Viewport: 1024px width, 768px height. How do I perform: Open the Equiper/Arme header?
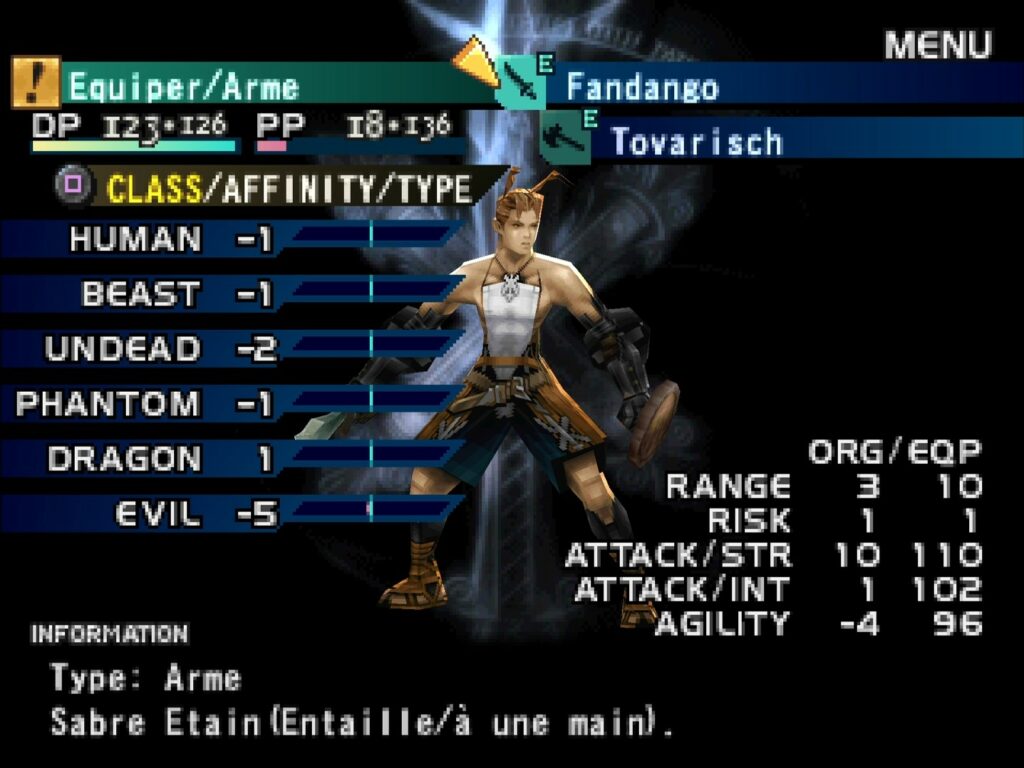[183, 87]
